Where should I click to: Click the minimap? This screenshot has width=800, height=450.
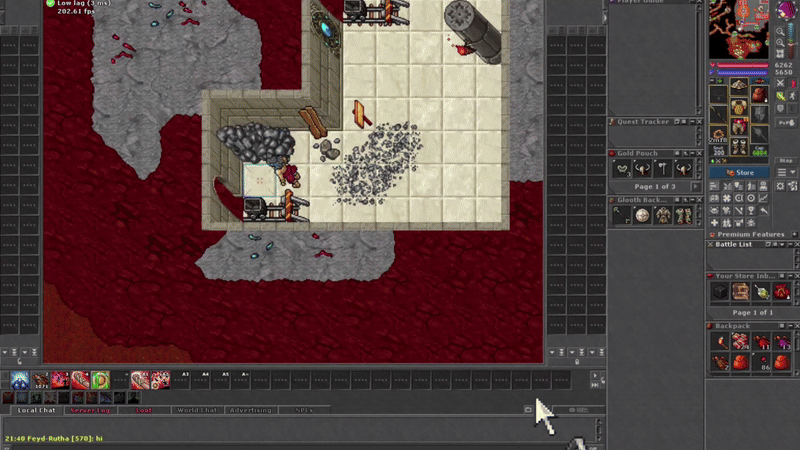pos(738,30)
